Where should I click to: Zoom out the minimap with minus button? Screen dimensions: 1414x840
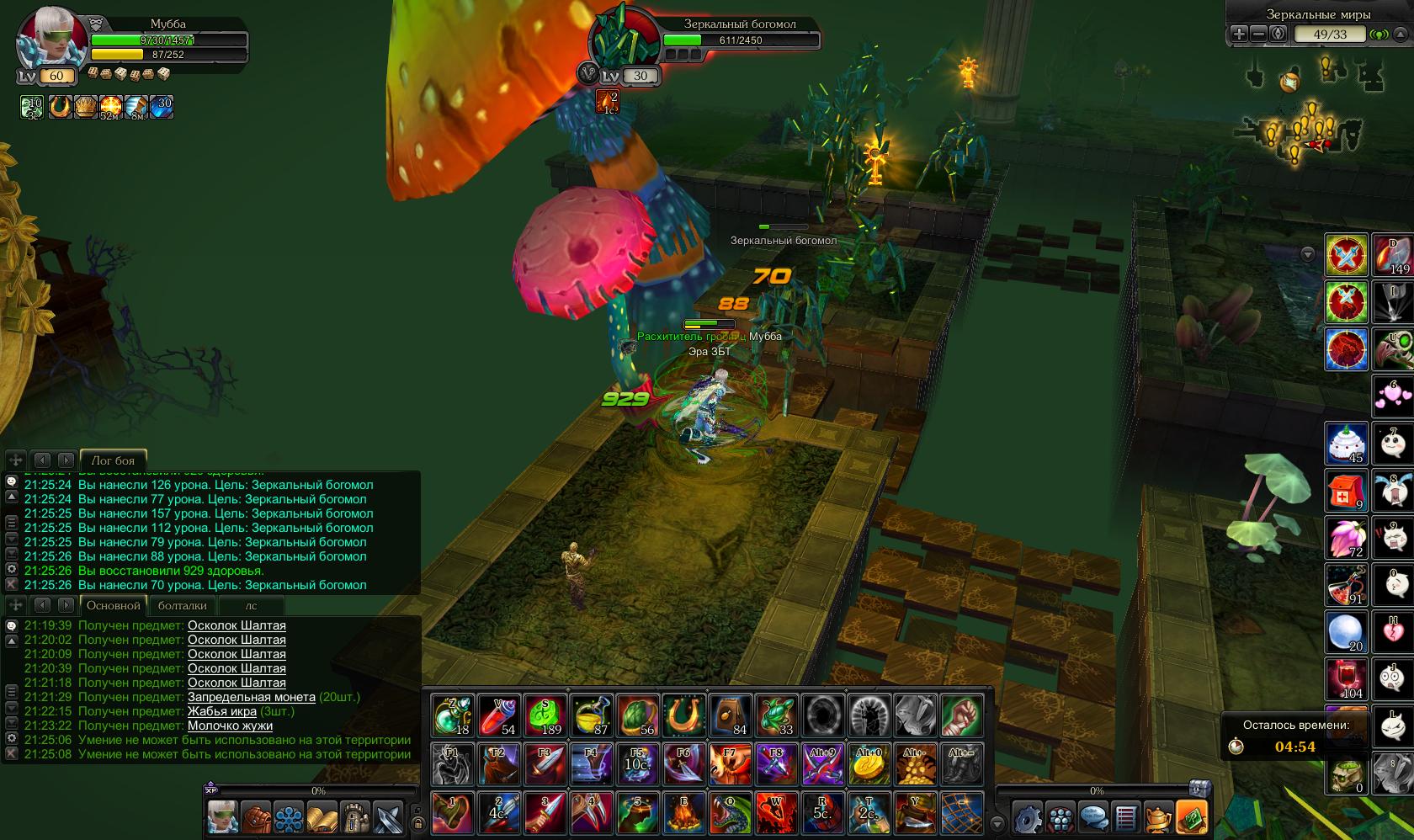[x=1258, y=35]
